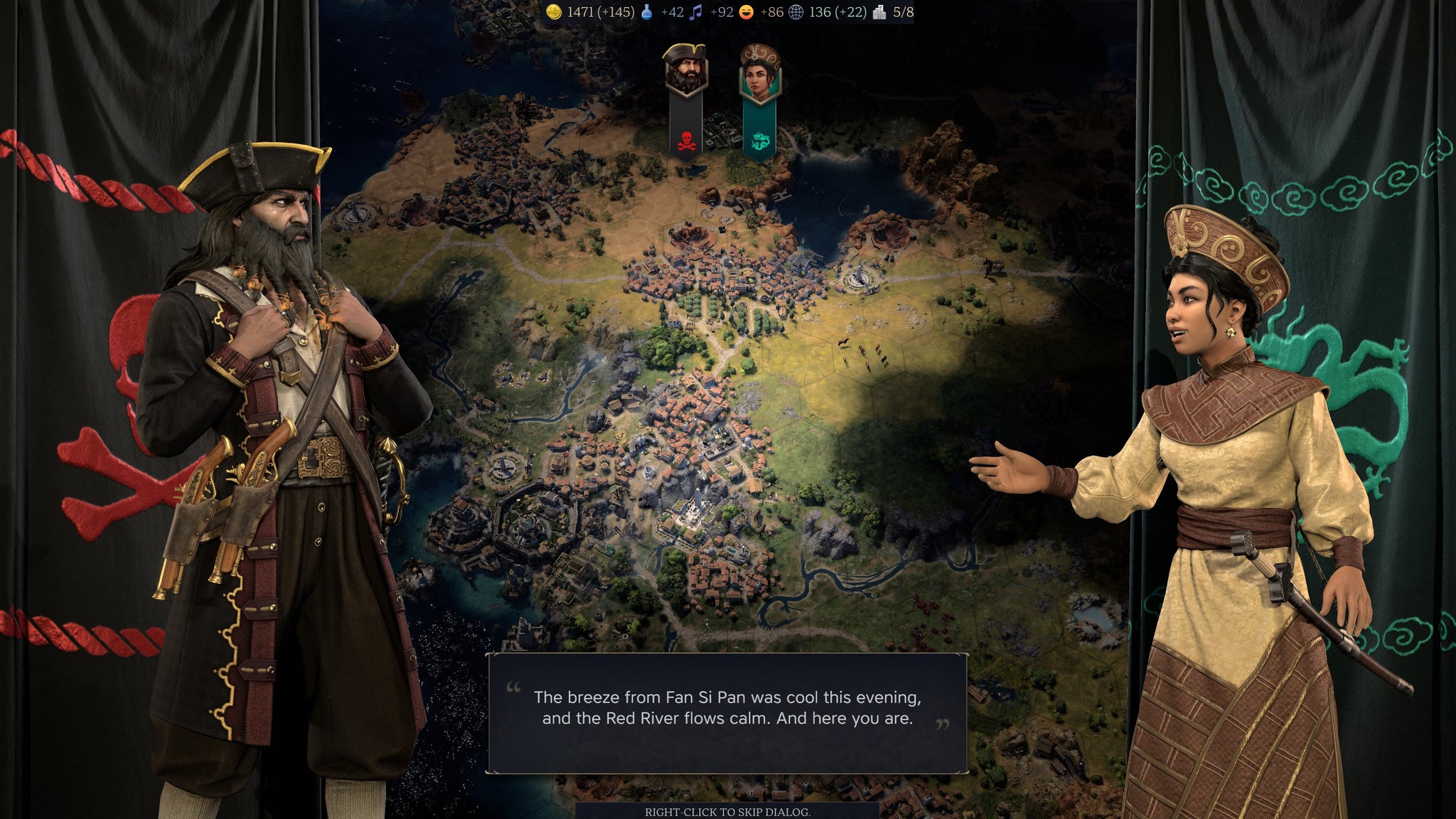Viewport: 1456px width, 819px height.
Task: Open the pirate leader's portrait
Action: [x=685, y=69]
